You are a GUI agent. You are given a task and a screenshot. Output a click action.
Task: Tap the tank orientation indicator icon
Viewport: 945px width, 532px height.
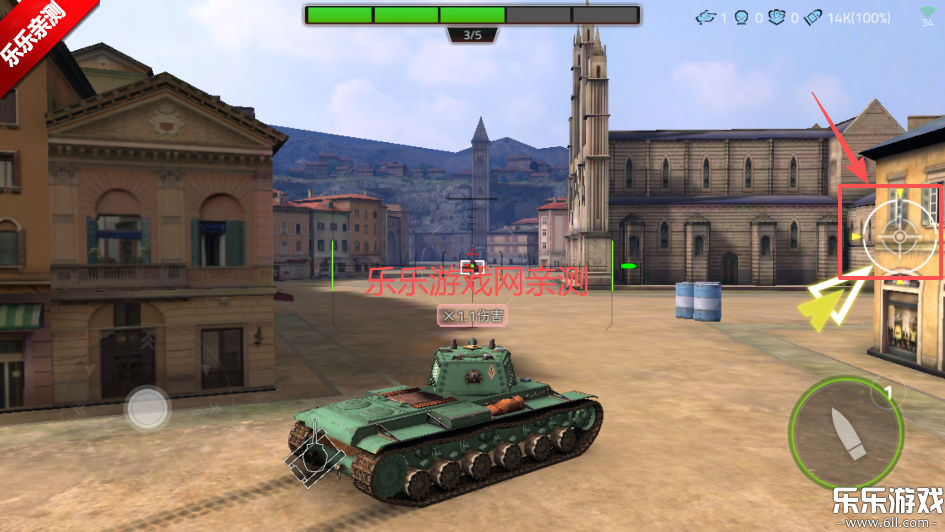pos(316,455)
